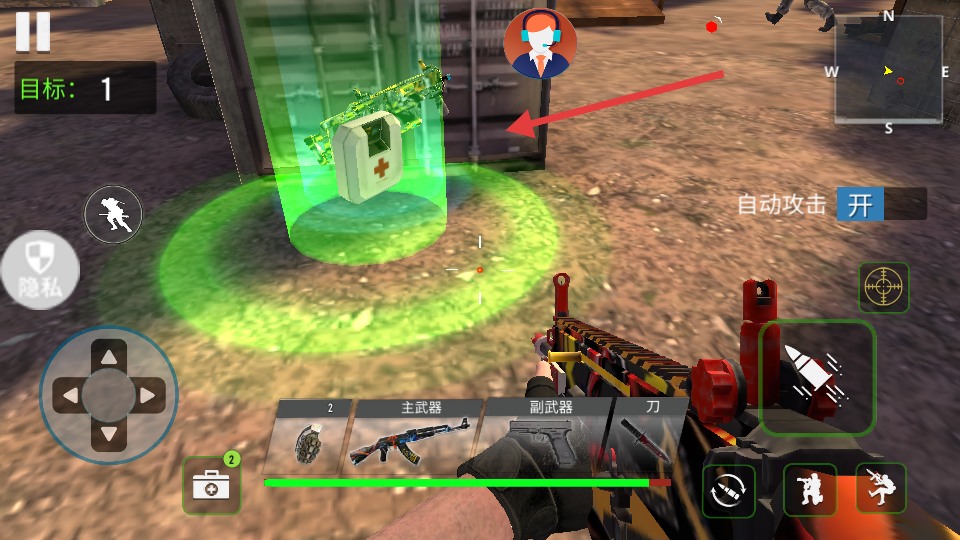Tap the running soldier icon
960x540 pixels.
[113, 214]
